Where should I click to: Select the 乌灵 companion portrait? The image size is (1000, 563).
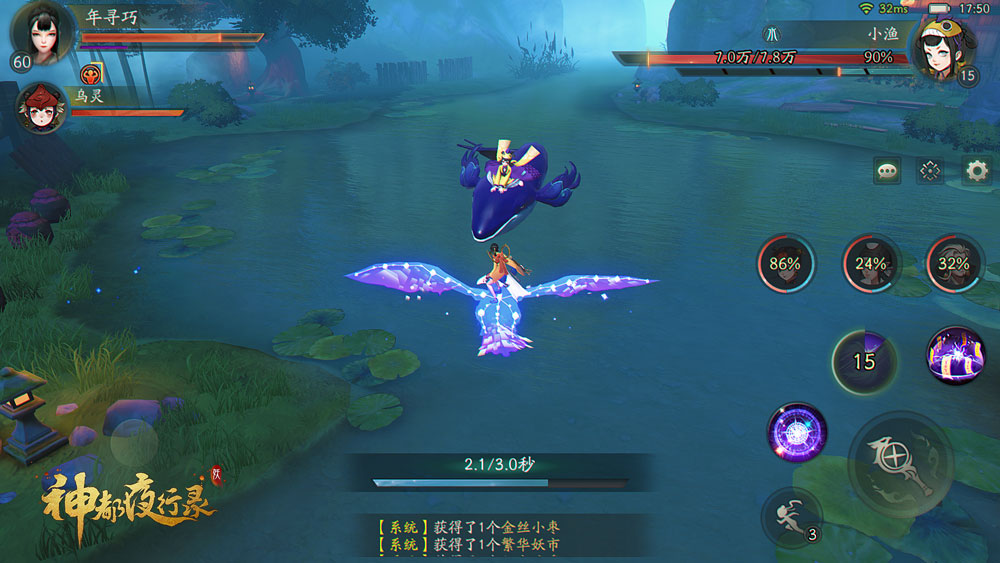point(42,110)
